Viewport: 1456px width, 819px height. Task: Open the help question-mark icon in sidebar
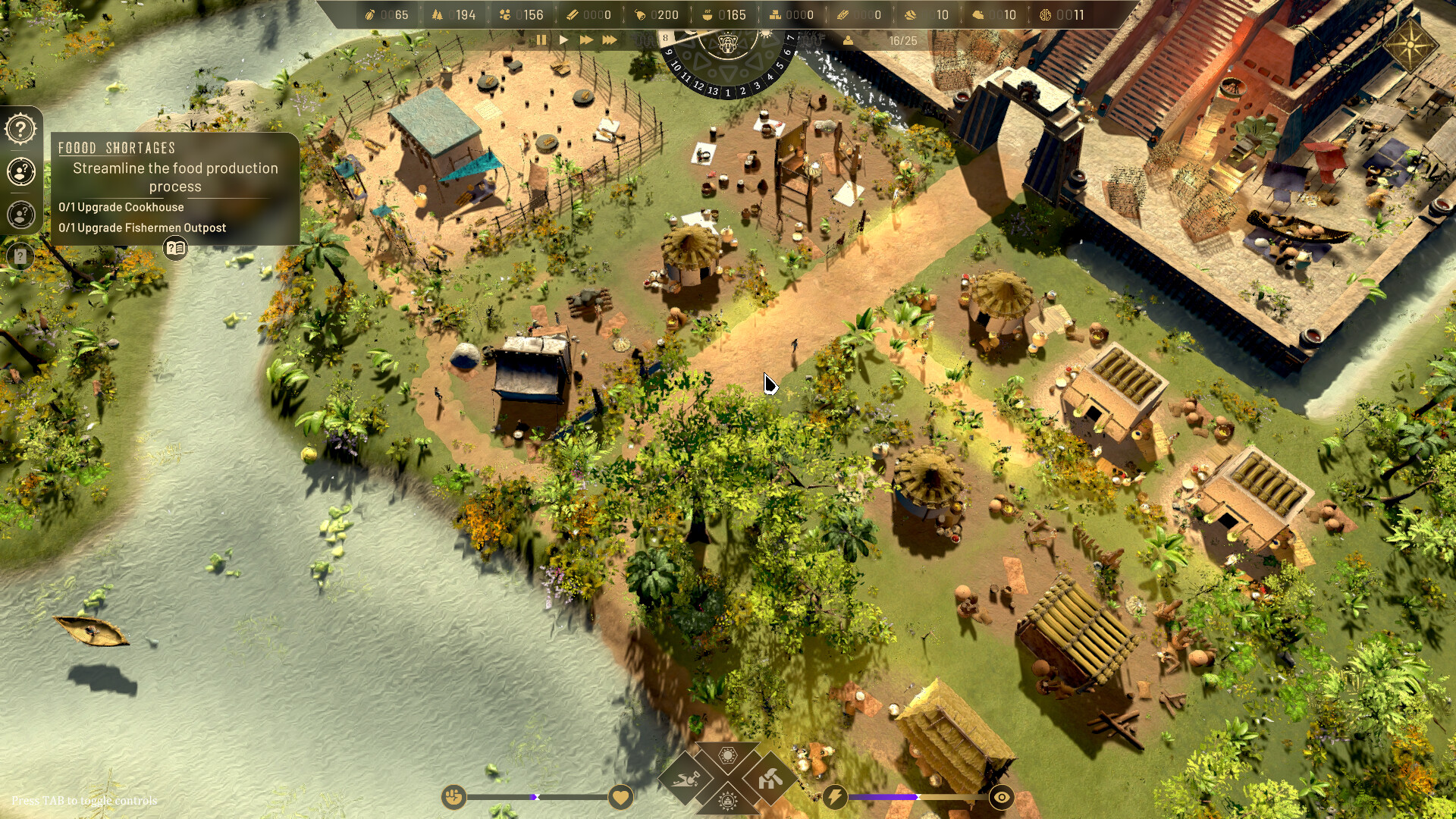20,128
